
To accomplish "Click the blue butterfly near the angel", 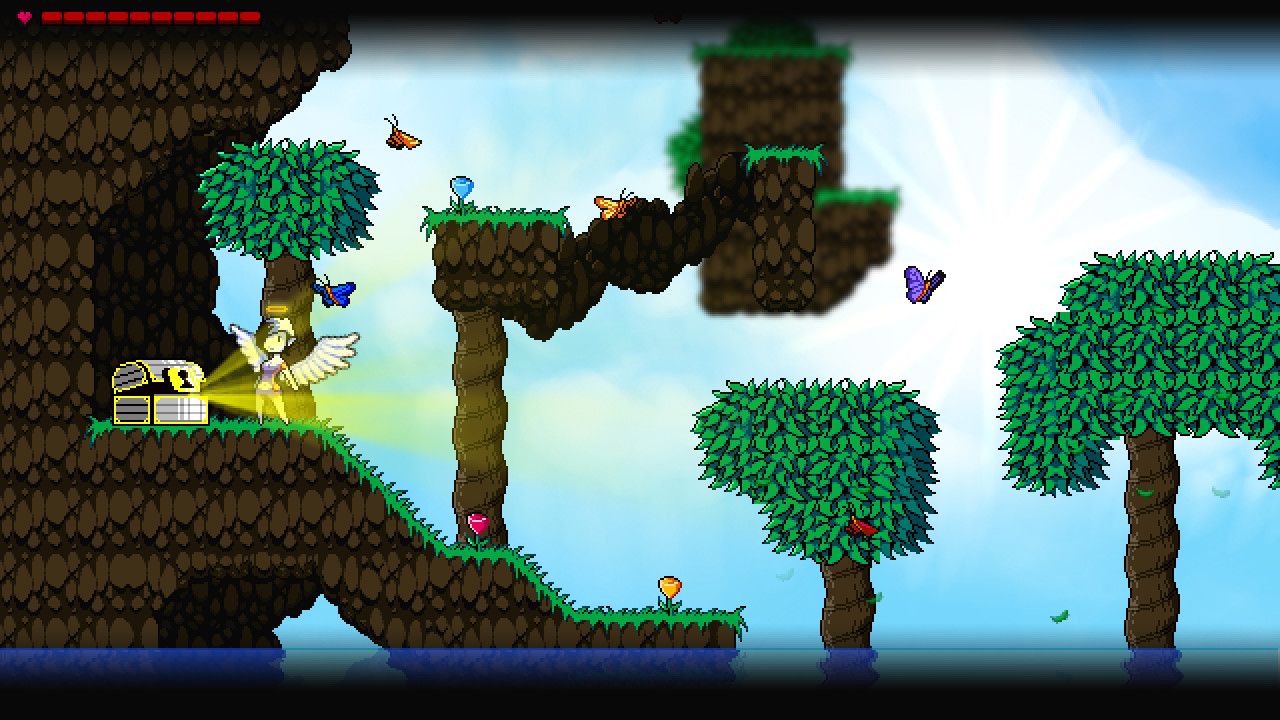I will tap(335, 290).
